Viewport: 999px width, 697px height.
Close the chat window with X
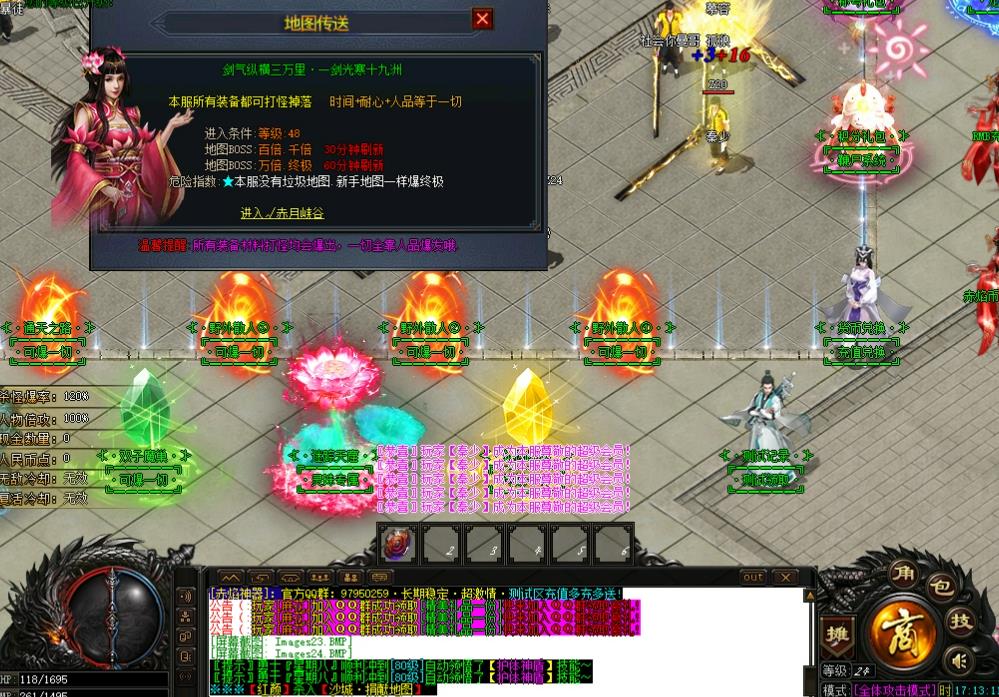(x=785, y=577)
